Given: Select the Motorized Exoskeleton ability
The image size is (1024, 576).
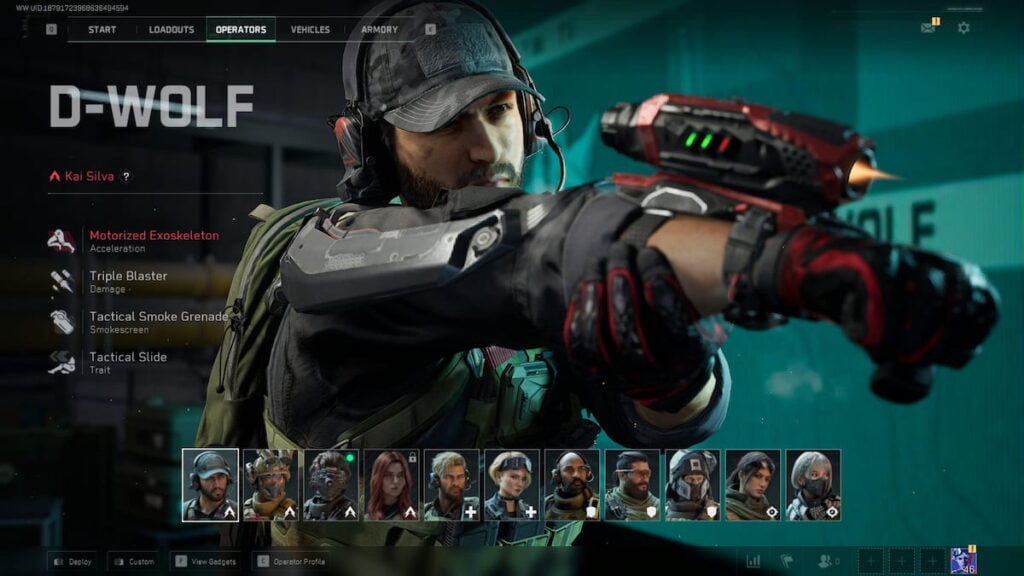Looking at the screenshot, I should tap(153, 240).
